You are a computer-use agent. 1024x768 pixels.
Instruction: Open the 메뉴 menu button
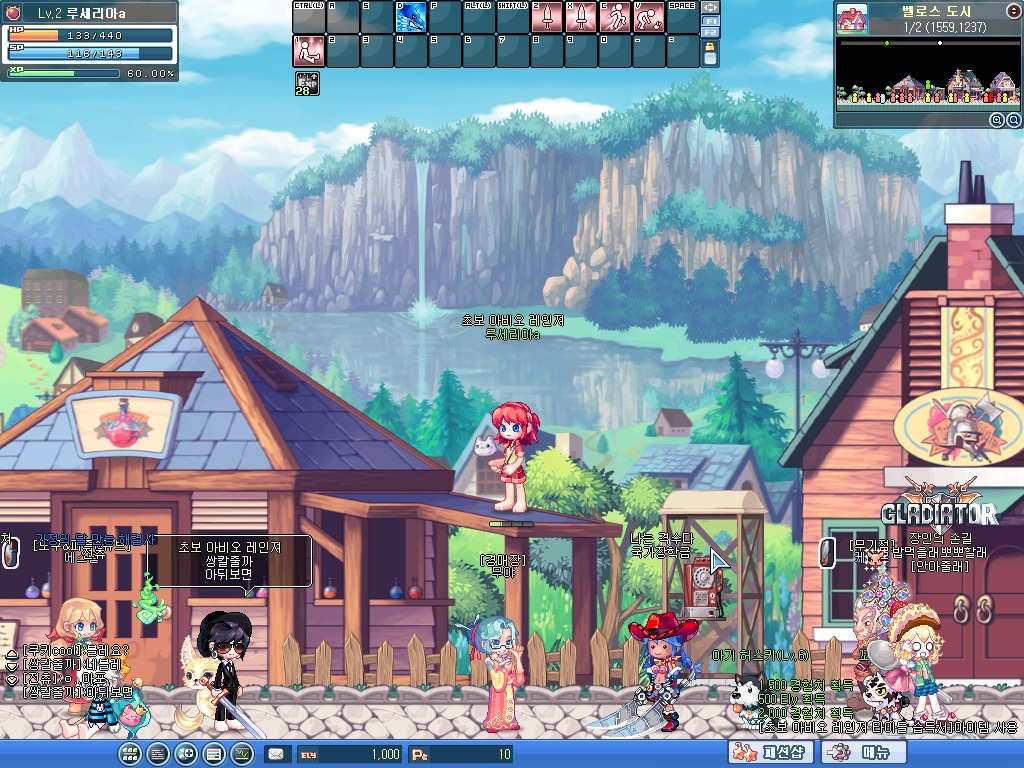click(x=857, y=753)
